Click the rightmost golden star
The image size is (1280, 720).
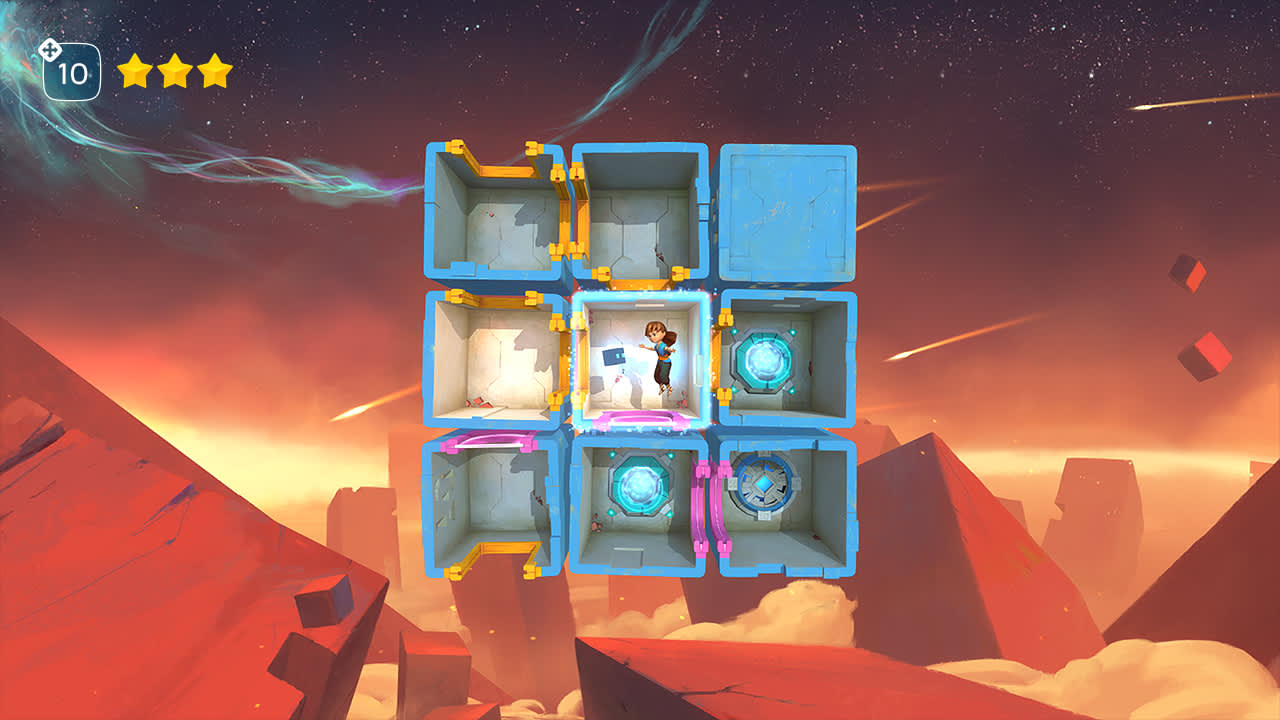pos(212,70)
